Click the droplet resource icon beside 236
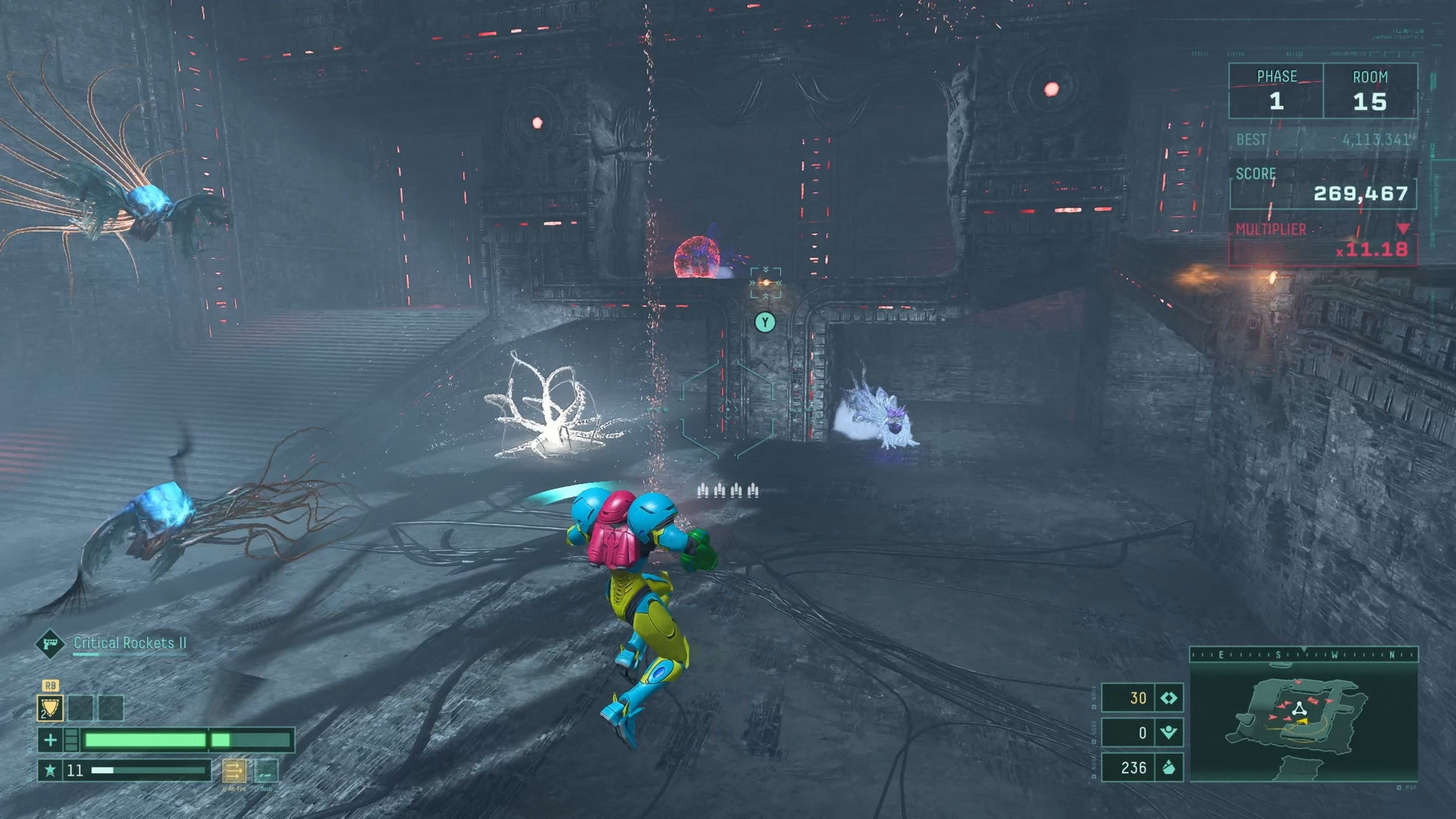Viewport: 1456px width, 819px height. [1169, 767]
